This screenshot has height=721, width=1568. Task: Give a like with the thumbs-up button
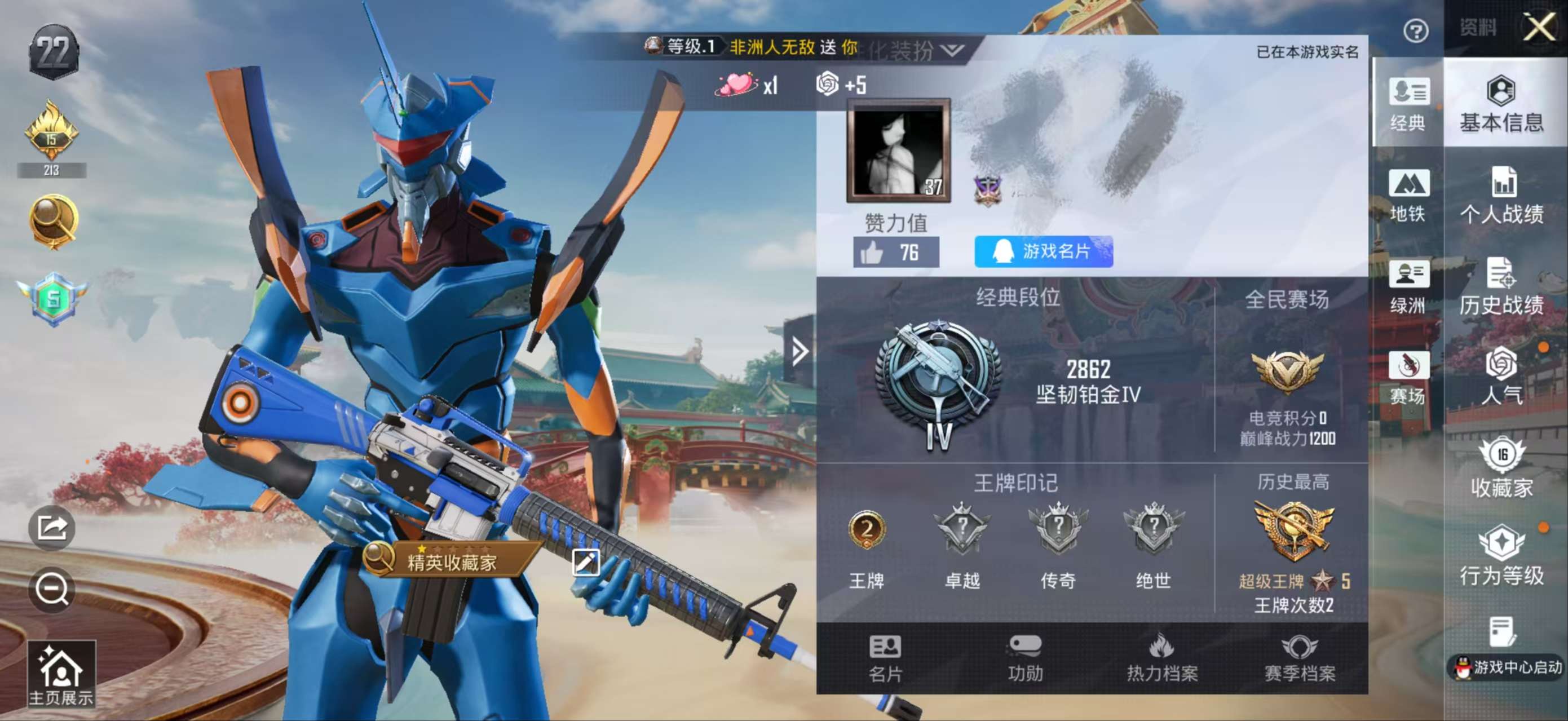click(895, 252)
